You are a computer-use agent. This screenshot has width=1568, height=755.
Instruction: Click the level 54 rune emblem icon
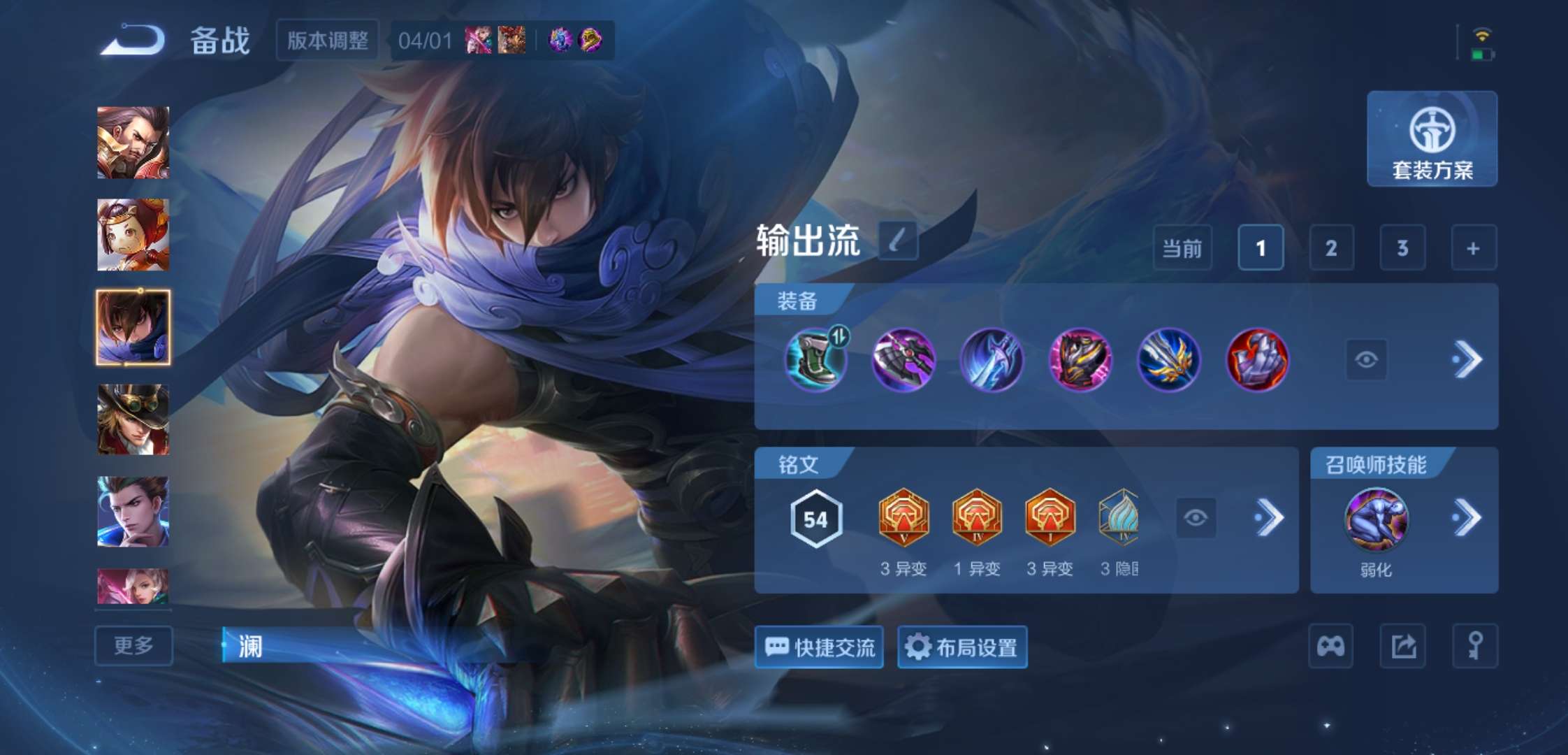click(815, 518)
